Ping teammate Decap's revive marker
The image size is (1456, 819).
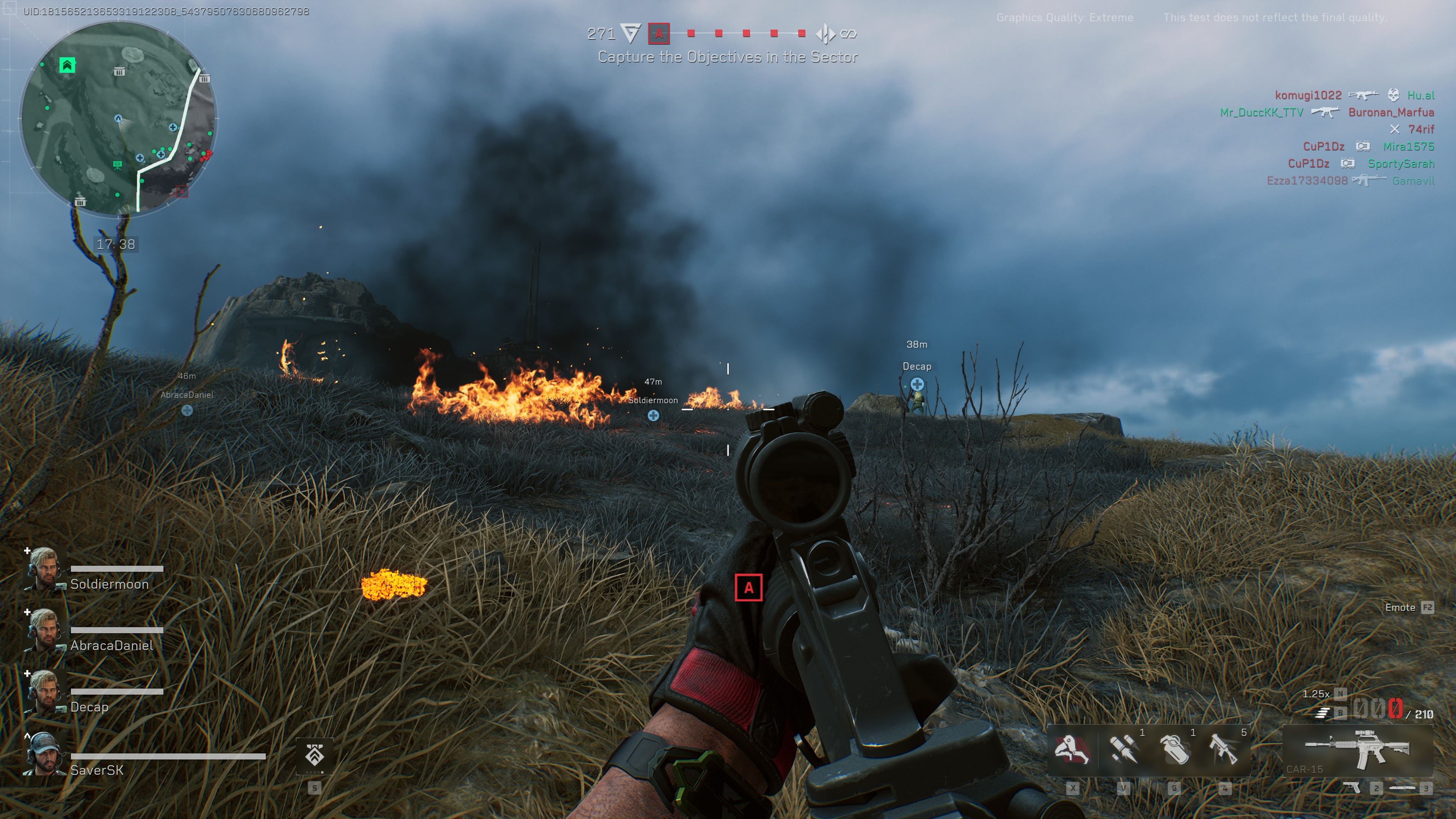917,384
